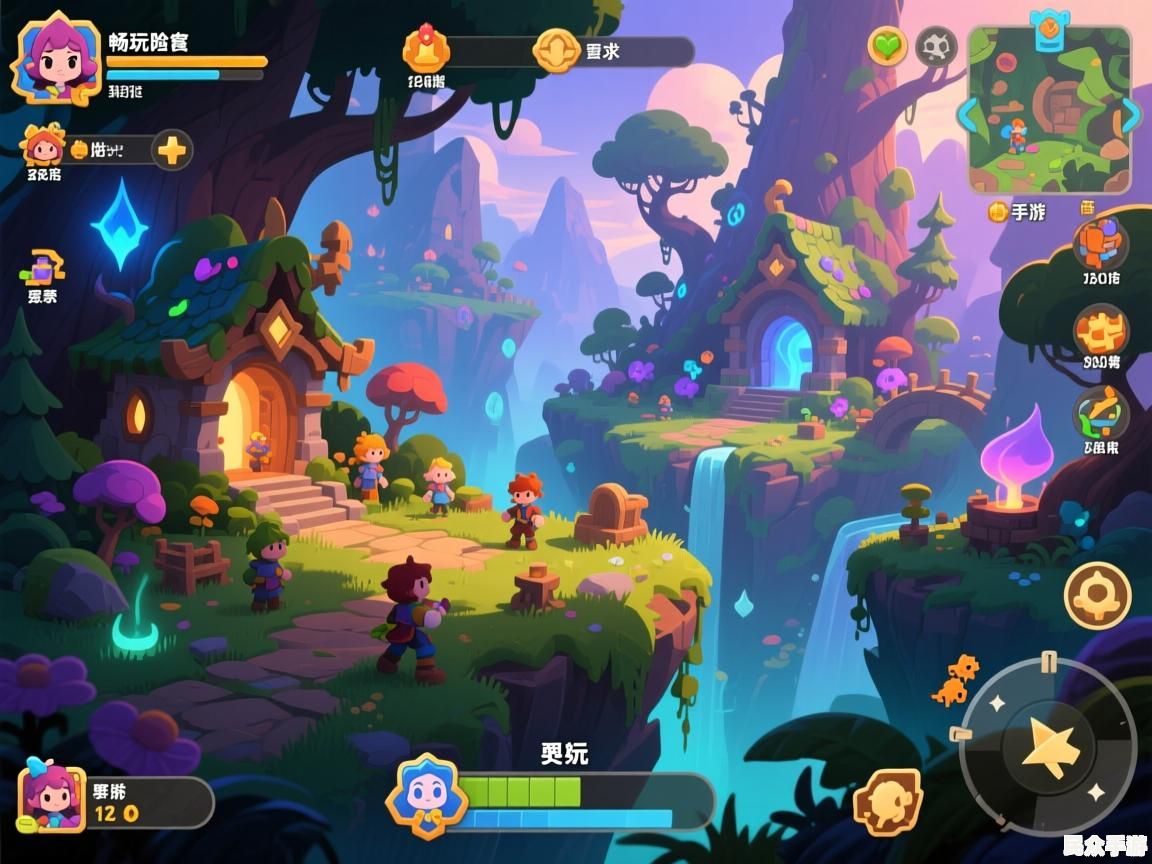Use the orange lion-face skill button
The height and width of the screenshot is (864, 1152).
pos(887,802)
